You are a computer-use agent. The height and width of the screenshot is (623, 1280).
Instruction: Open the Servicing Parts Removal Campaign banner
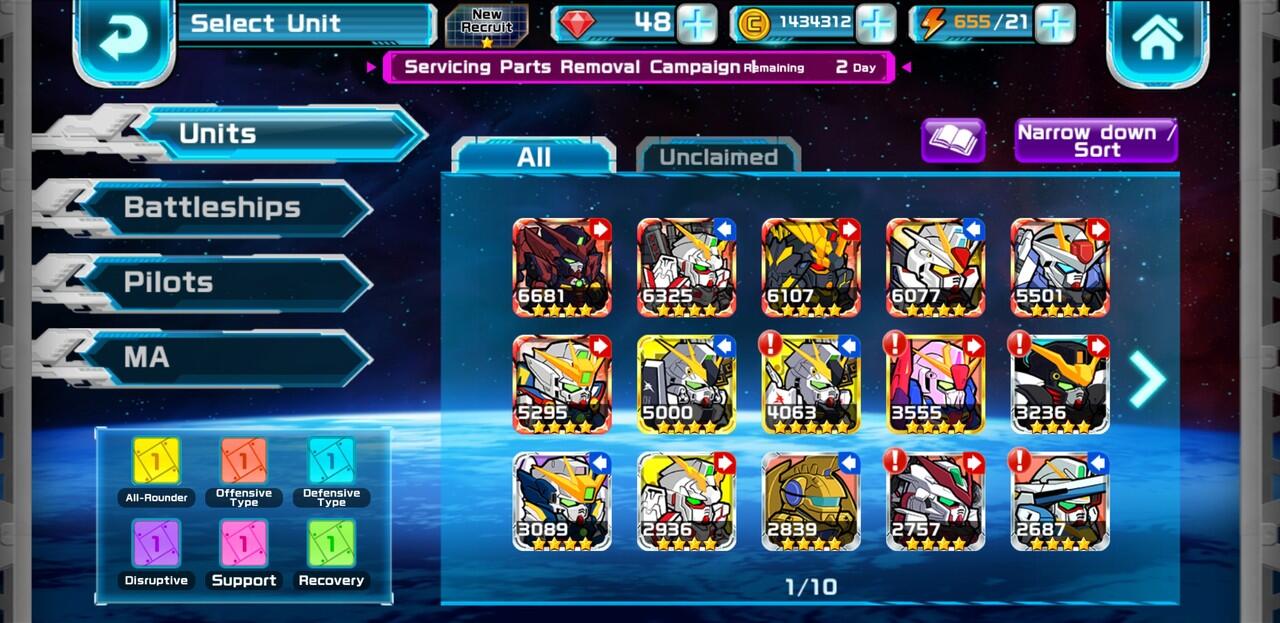(638, 67)
